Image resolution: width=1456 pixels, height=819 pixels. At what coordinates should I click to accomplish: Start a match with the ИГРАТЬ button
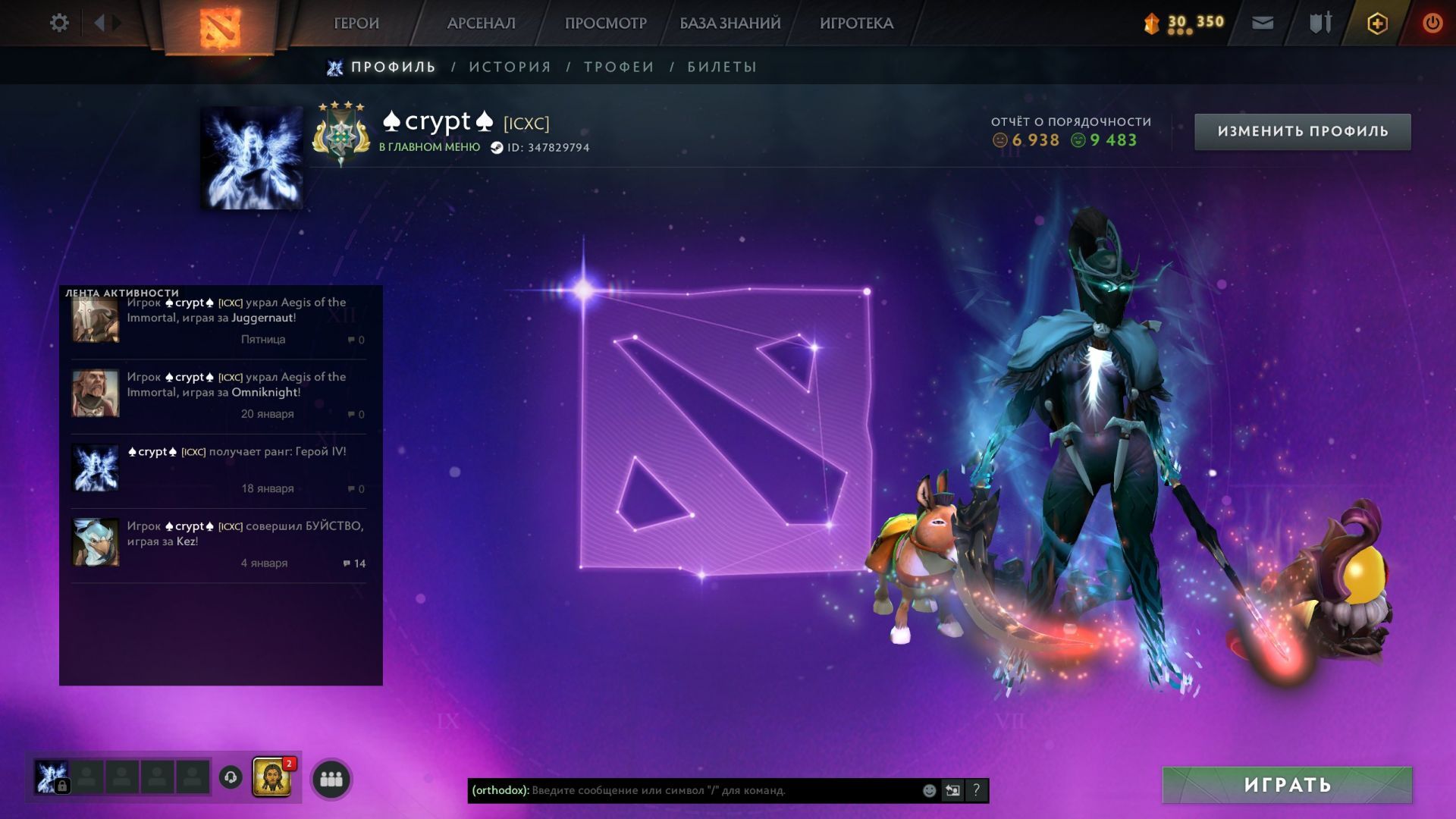pyautogui.click(x=1287, y=785)
